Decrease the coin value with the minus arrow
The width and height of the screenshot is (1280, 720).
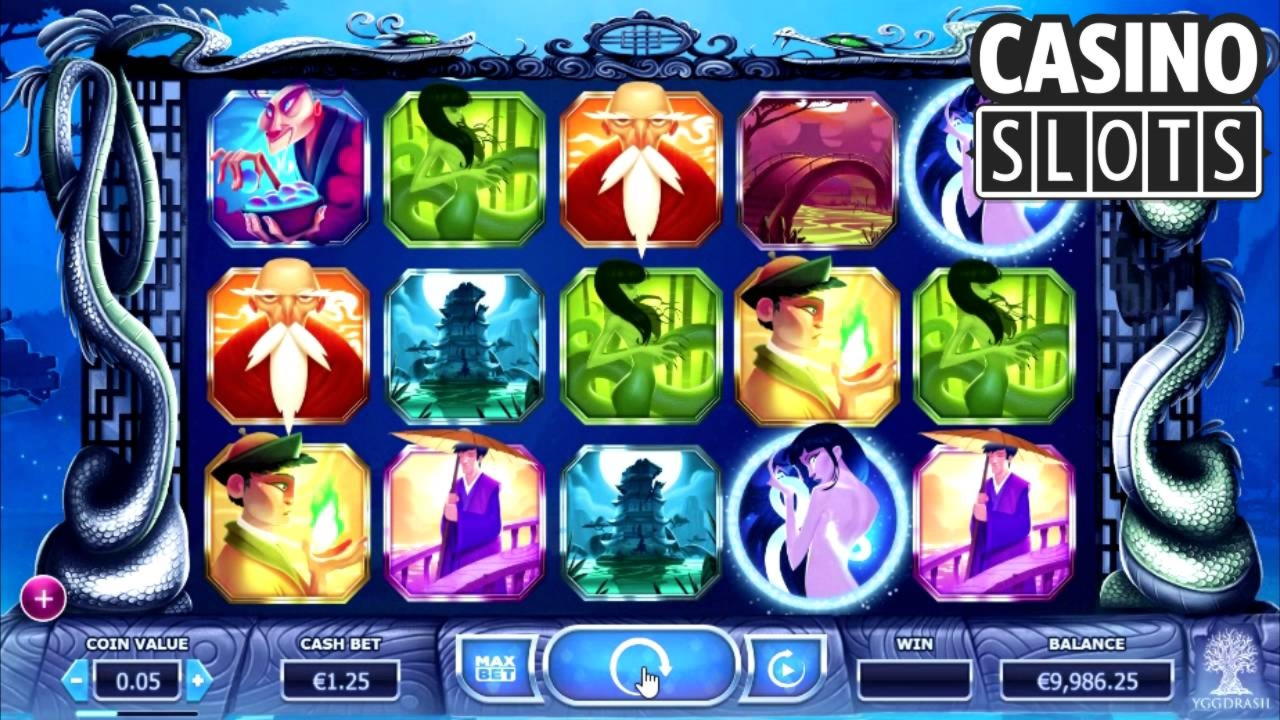pos(76,681)
